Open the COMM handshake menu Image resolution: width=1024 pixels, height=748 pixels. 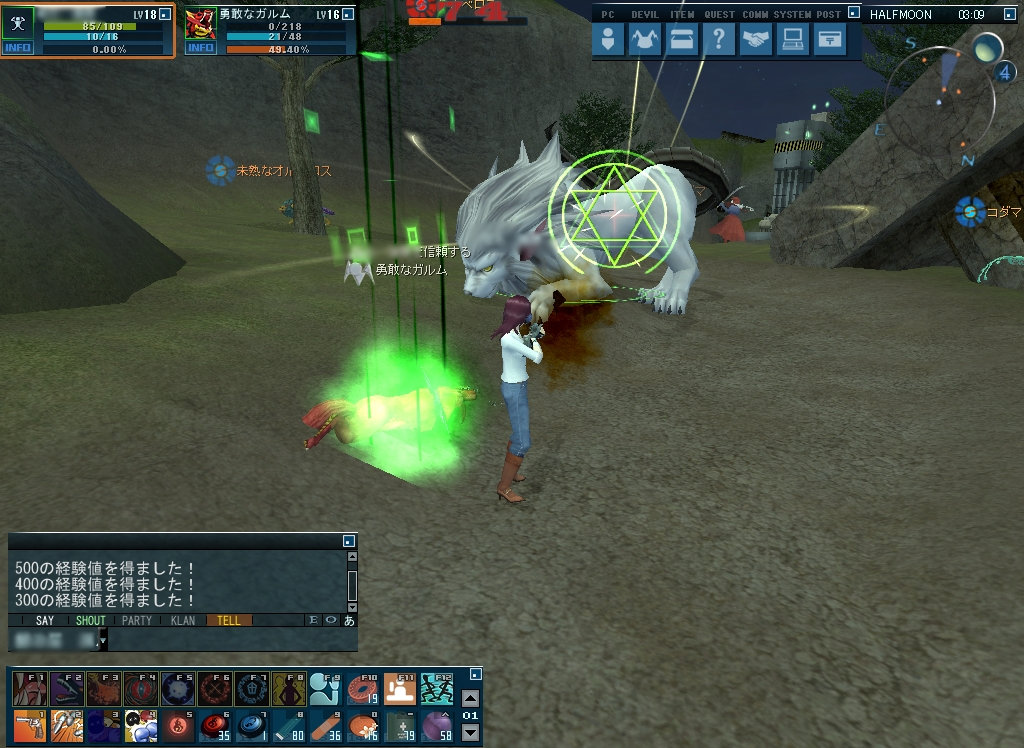tap(756, 39)
